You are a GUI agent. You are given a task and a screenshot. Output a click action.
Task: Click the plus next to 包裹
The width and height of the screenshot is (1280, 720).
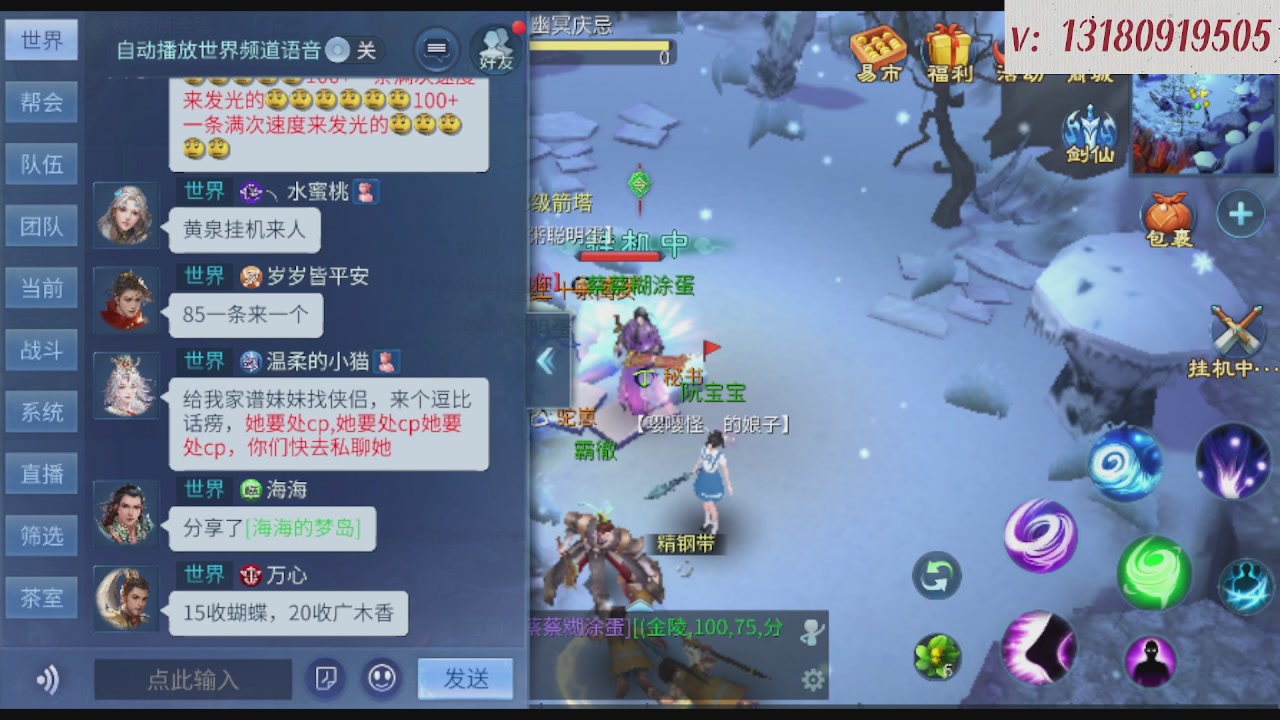(1240, 213)
